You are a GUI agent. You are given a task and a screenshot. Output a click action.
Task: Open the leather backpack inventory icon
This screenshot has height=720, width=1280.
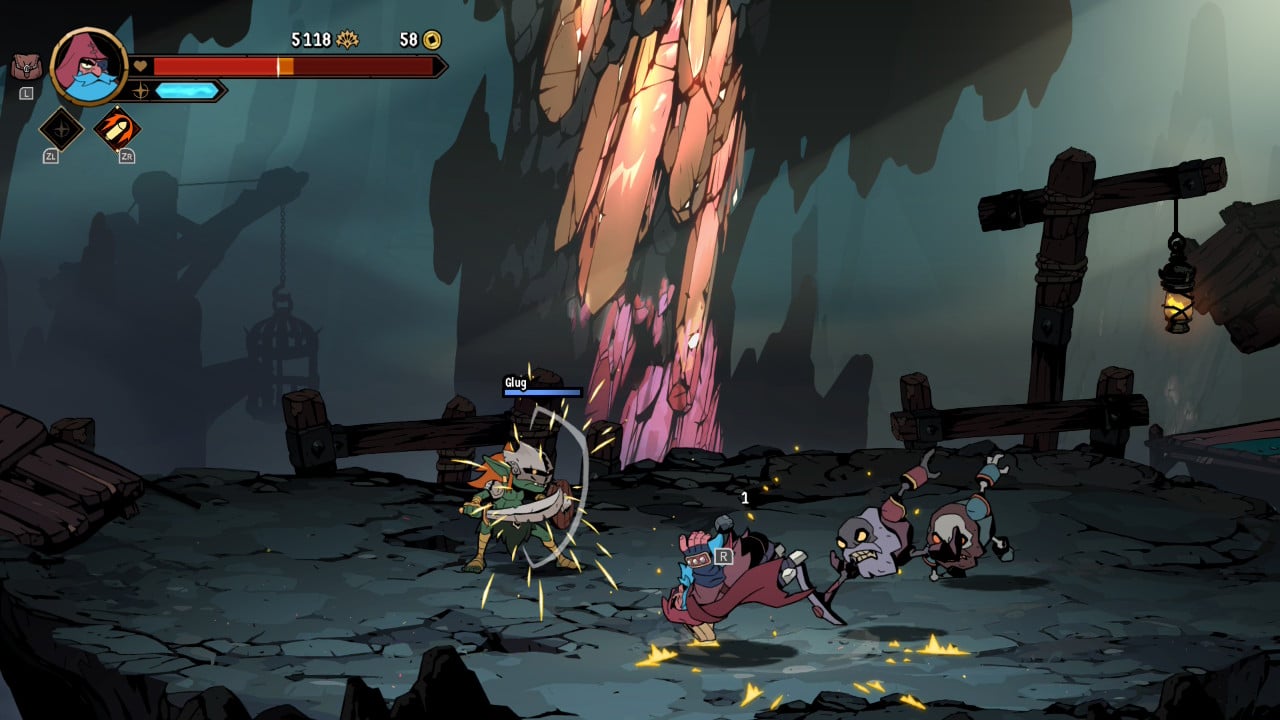[27, 68]
